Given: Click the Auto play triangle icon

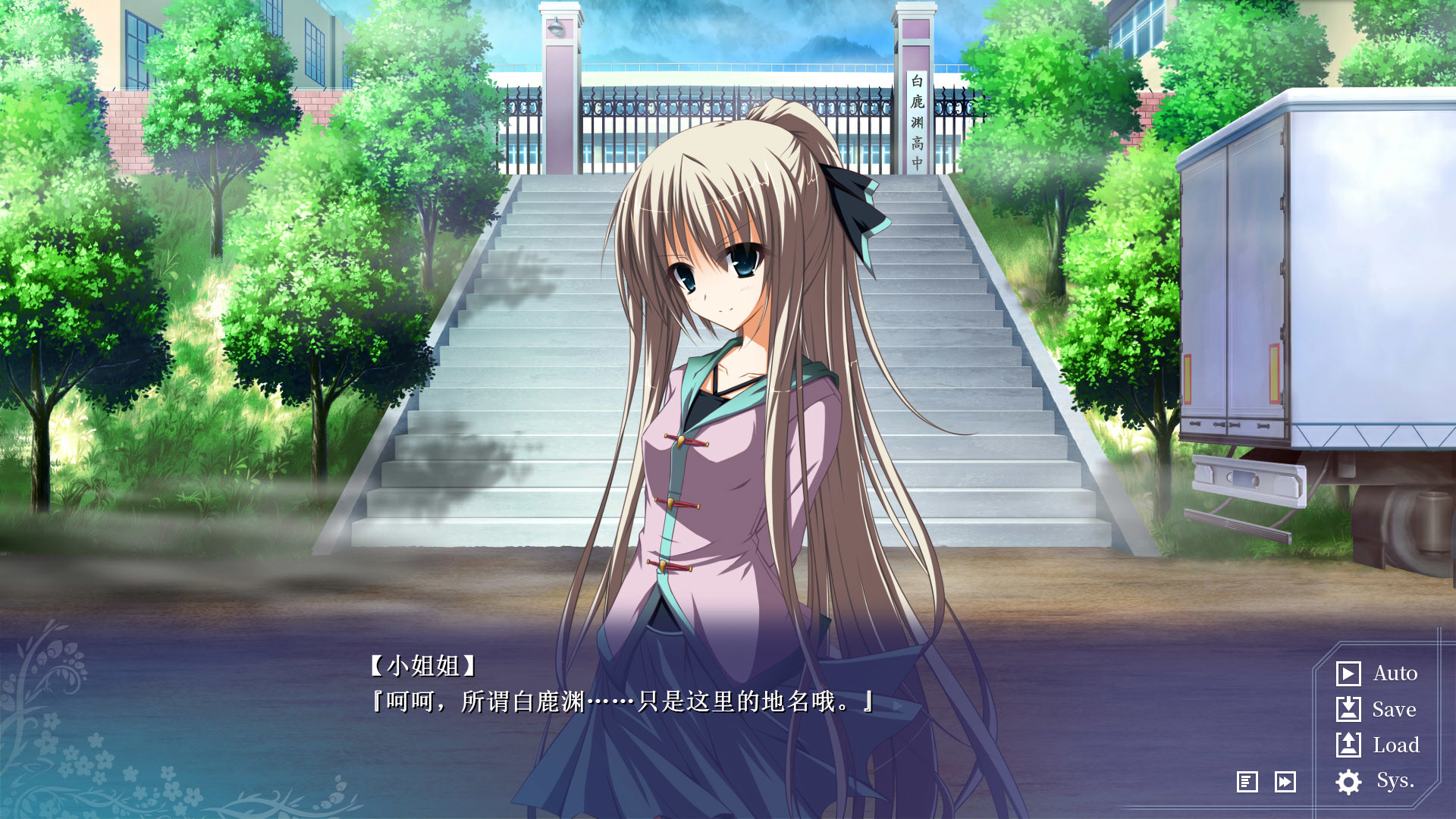Looking at the screenshot, I should [1348, 673].
